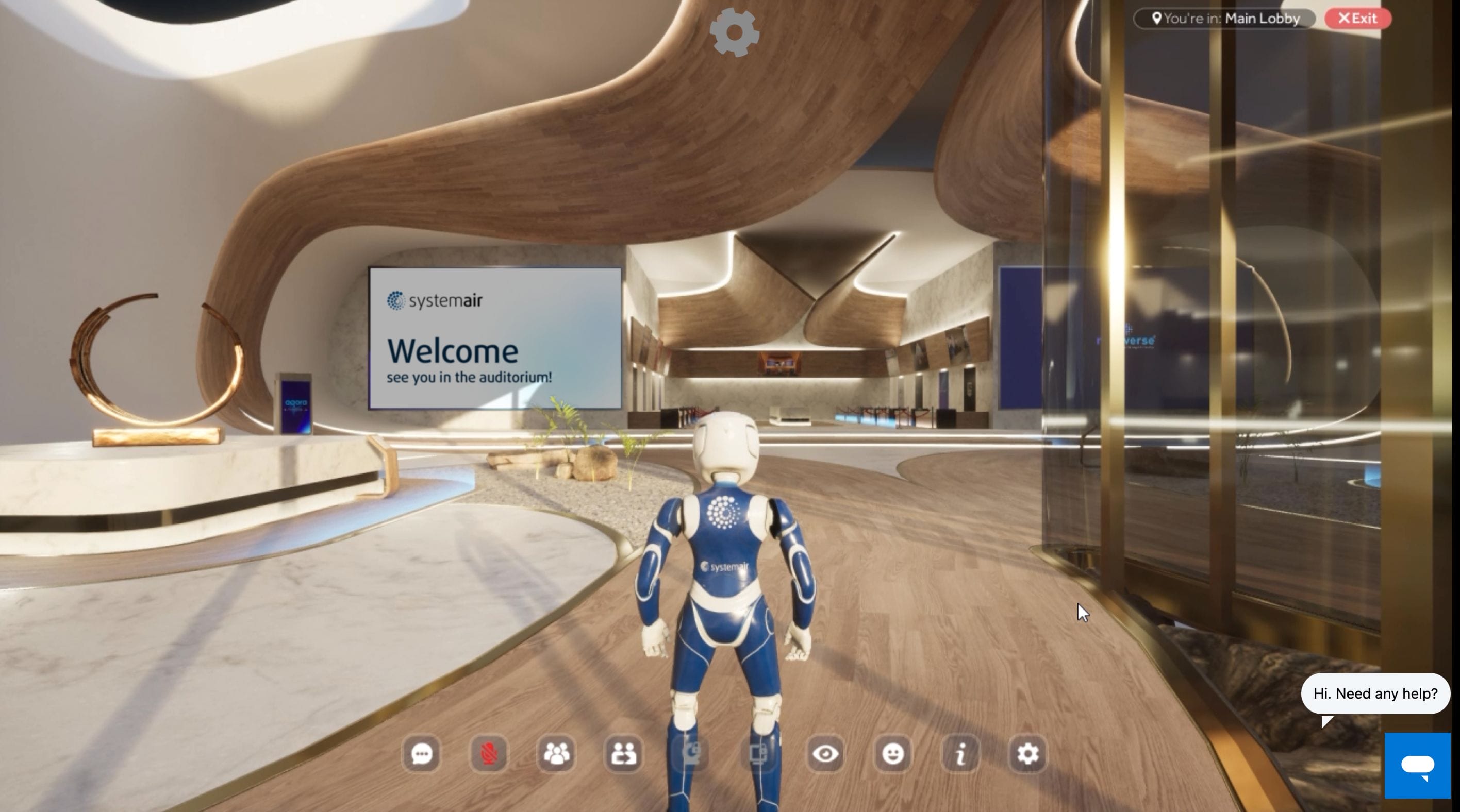Take a screenshot with the camera tool
This screenshot has width=1460, height=812.
(x=692, y=754)
